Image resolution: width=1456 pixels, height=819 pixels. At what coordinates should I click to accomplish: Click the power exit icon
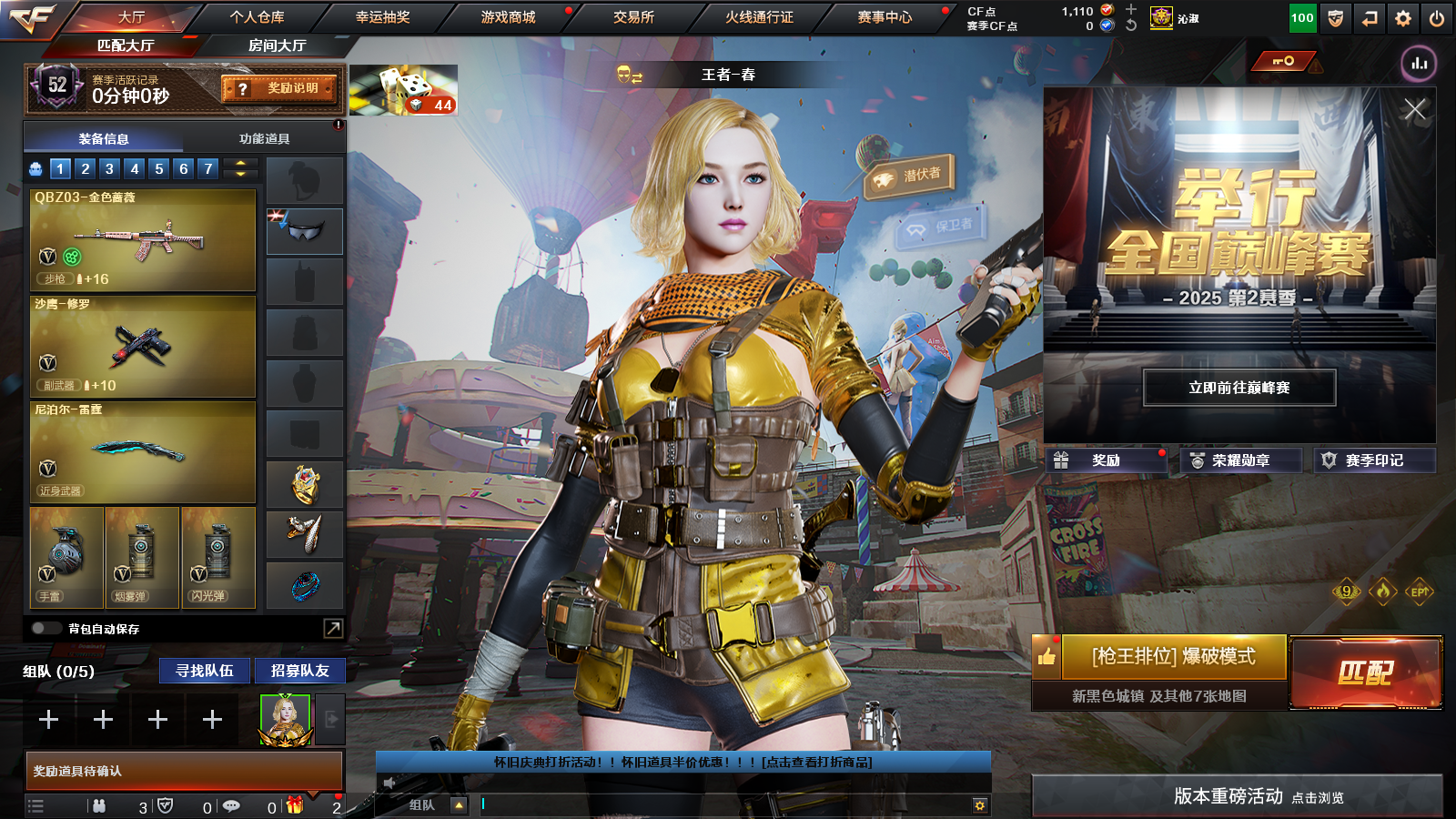tap(1437, 18)
